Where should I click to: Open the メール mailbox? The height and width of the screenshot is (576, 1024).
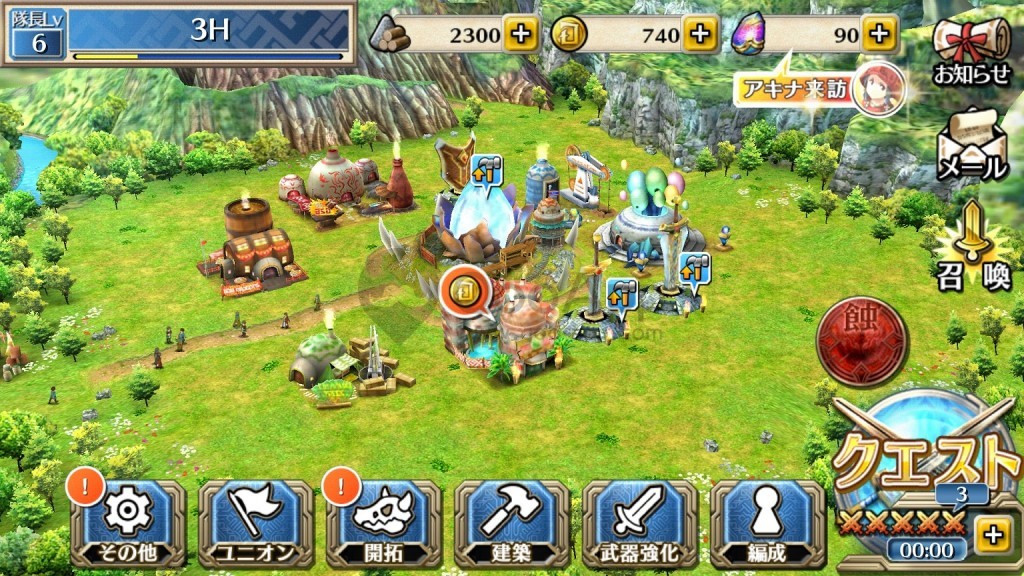click(x=971, y=145)
